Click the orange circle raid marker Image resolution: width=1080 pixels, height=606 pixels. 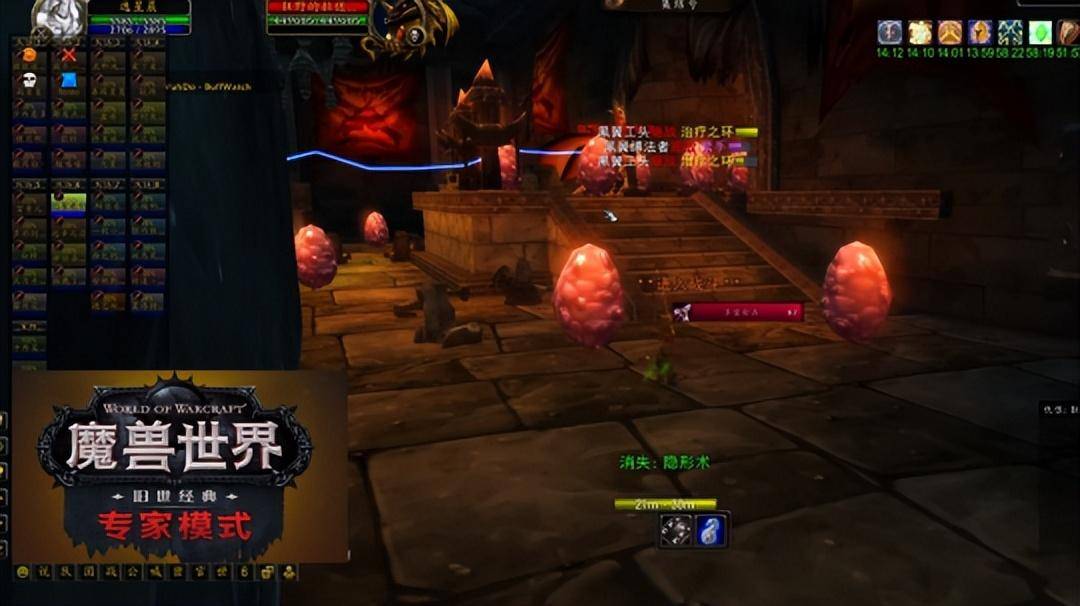click(x=29, y=55)
